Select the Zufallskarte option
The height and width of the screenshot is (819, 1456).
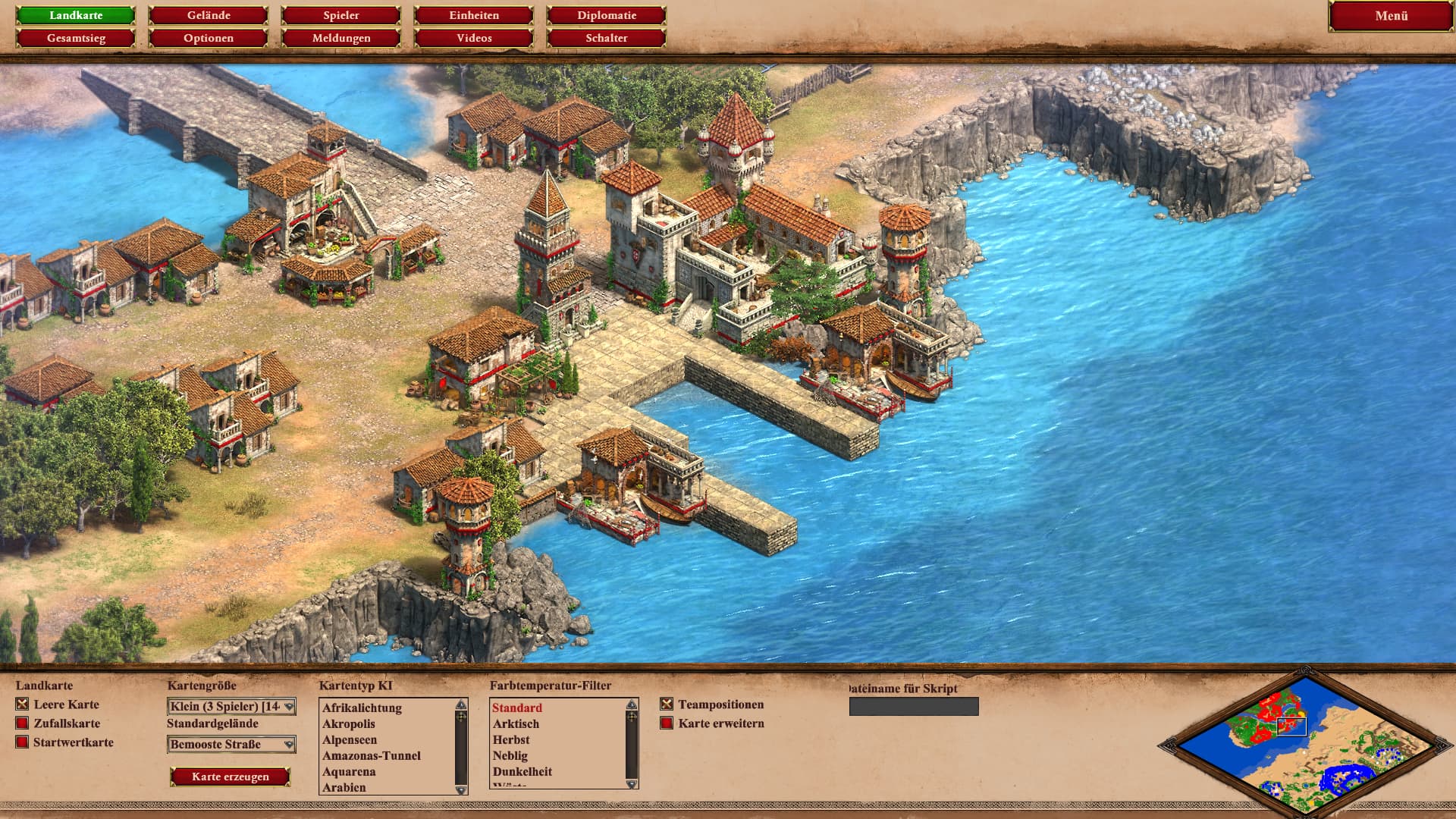[x=23, y=723]
